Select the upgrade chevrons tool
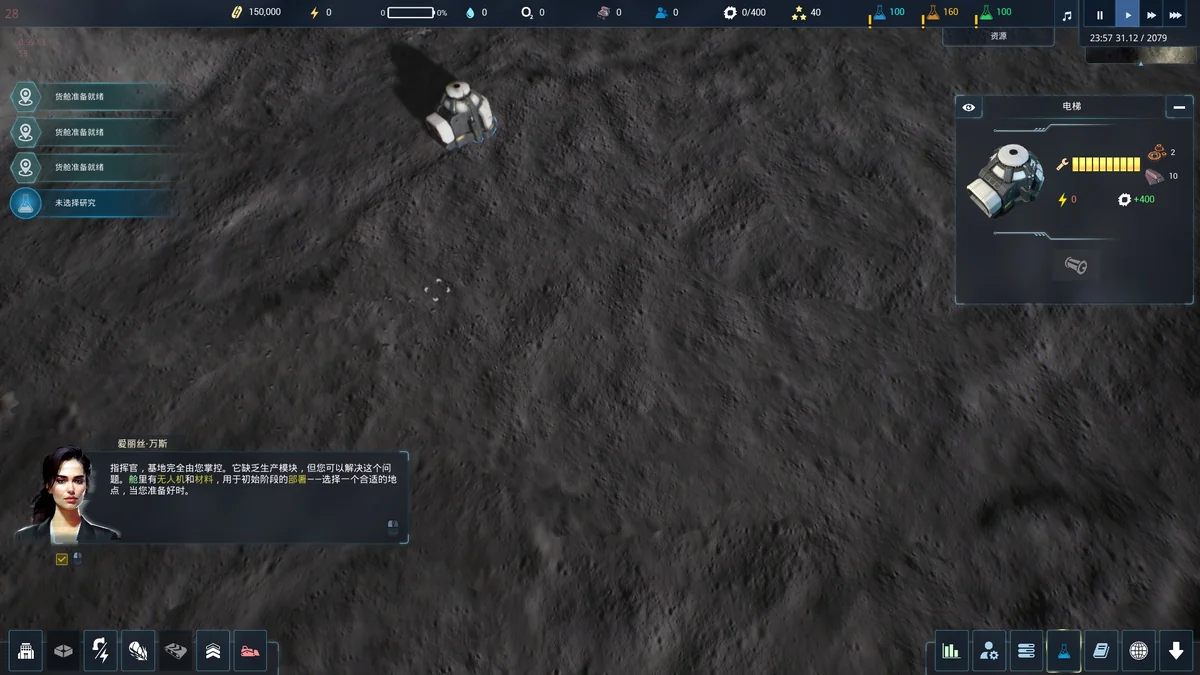1200x675 pixels. [x=213, y=651]
